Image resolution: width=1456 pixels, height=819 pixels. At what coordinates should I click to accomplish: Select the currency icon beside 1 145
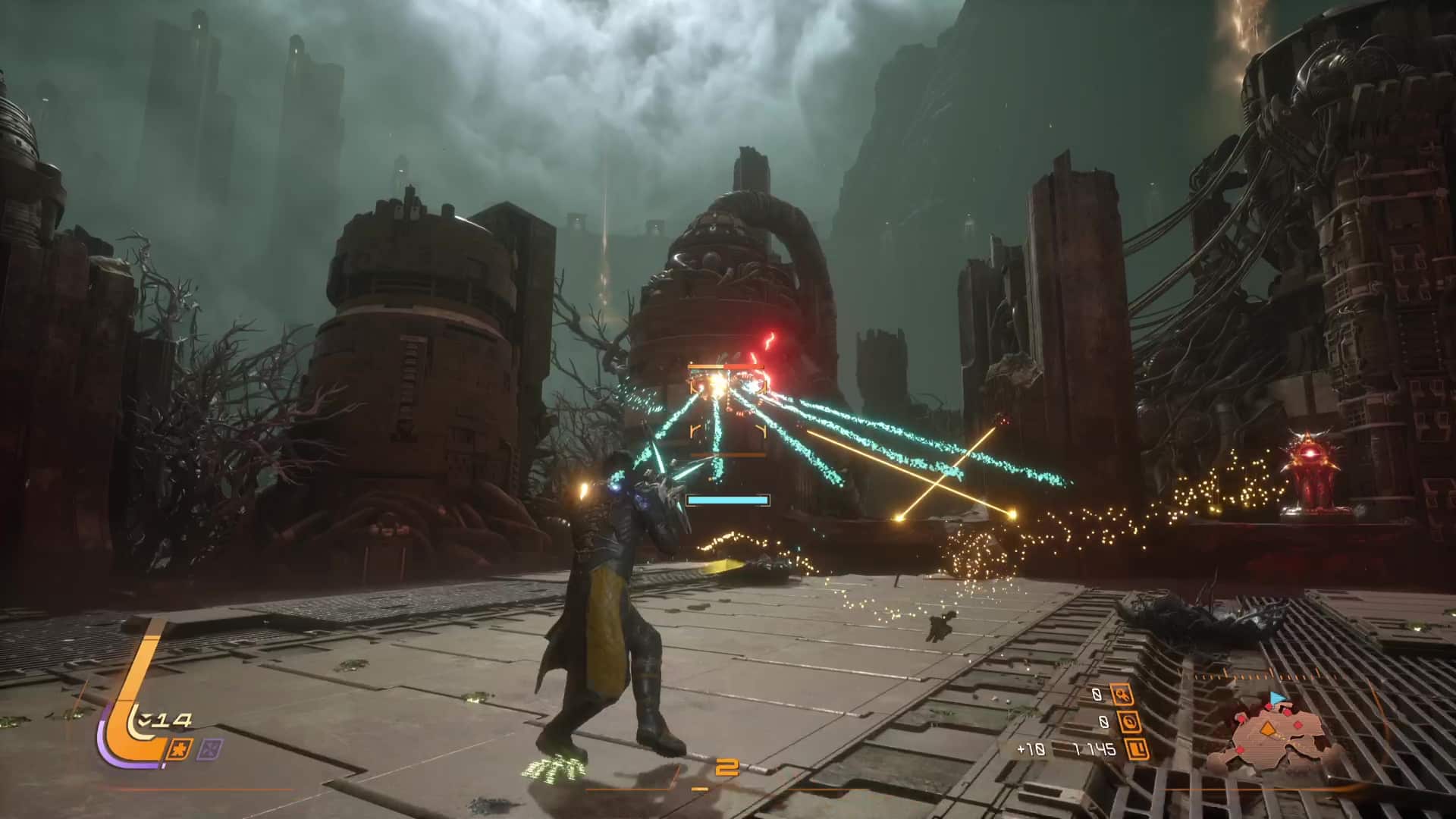tap(1137, 750)
